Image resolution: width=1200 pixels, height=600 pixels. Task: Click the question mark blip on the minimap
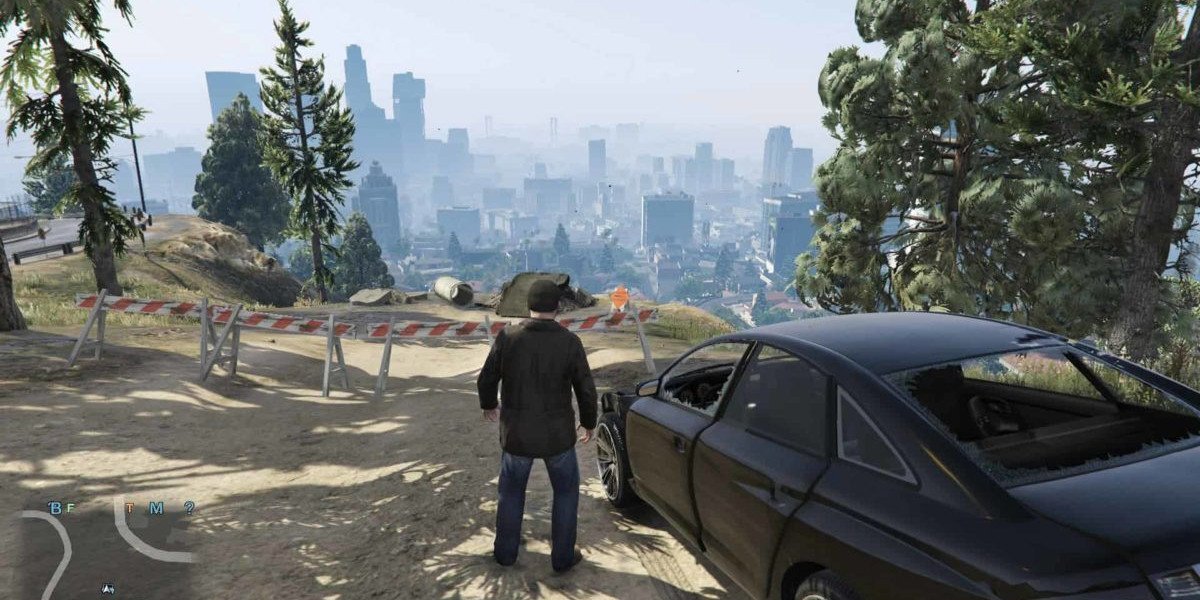coord(189,508)
